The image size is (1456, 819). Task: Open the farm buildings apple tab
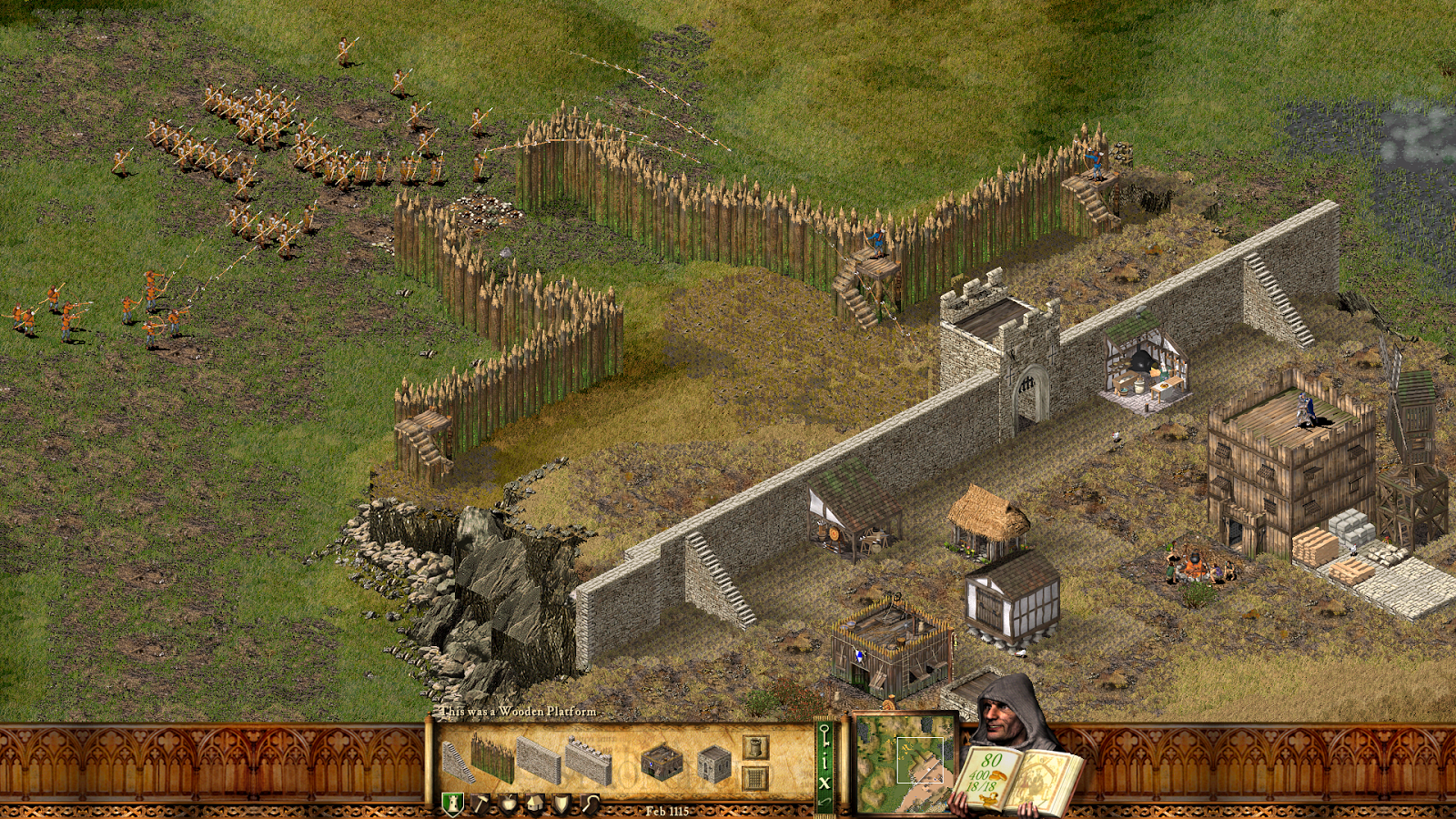click(508, 804)
